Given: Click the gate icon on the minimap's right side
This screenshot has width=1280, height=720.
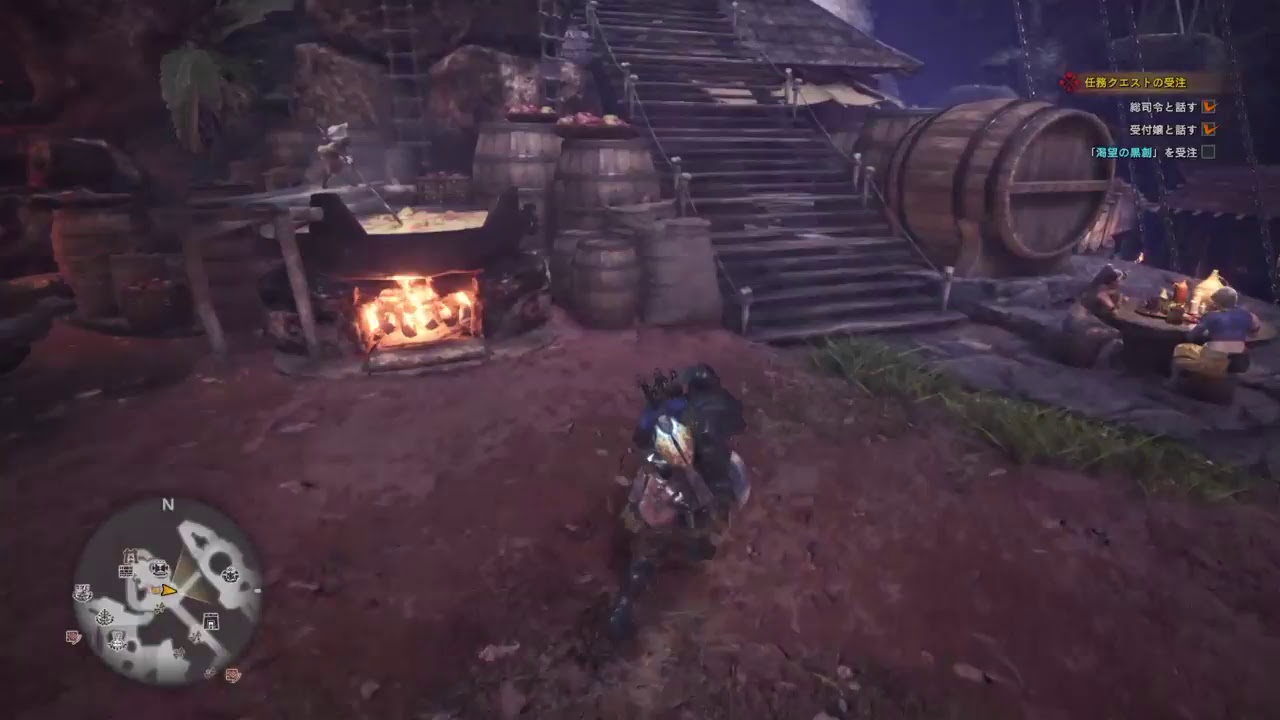Looking at the screenshot, I should [x=210, y=621].
